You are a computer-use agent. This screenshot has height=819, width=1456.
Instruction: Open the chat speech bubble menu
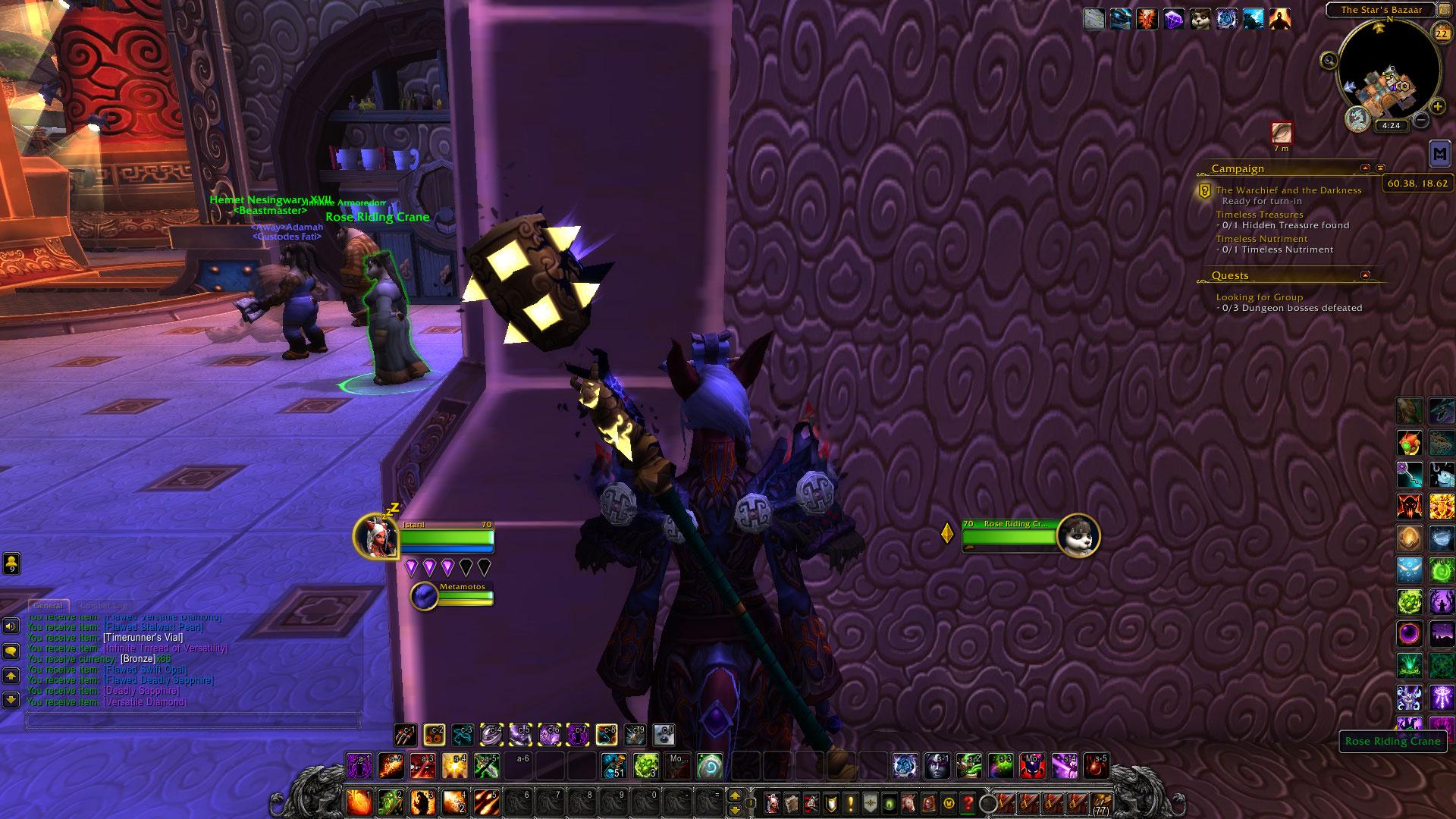click(x=11, y=651)
